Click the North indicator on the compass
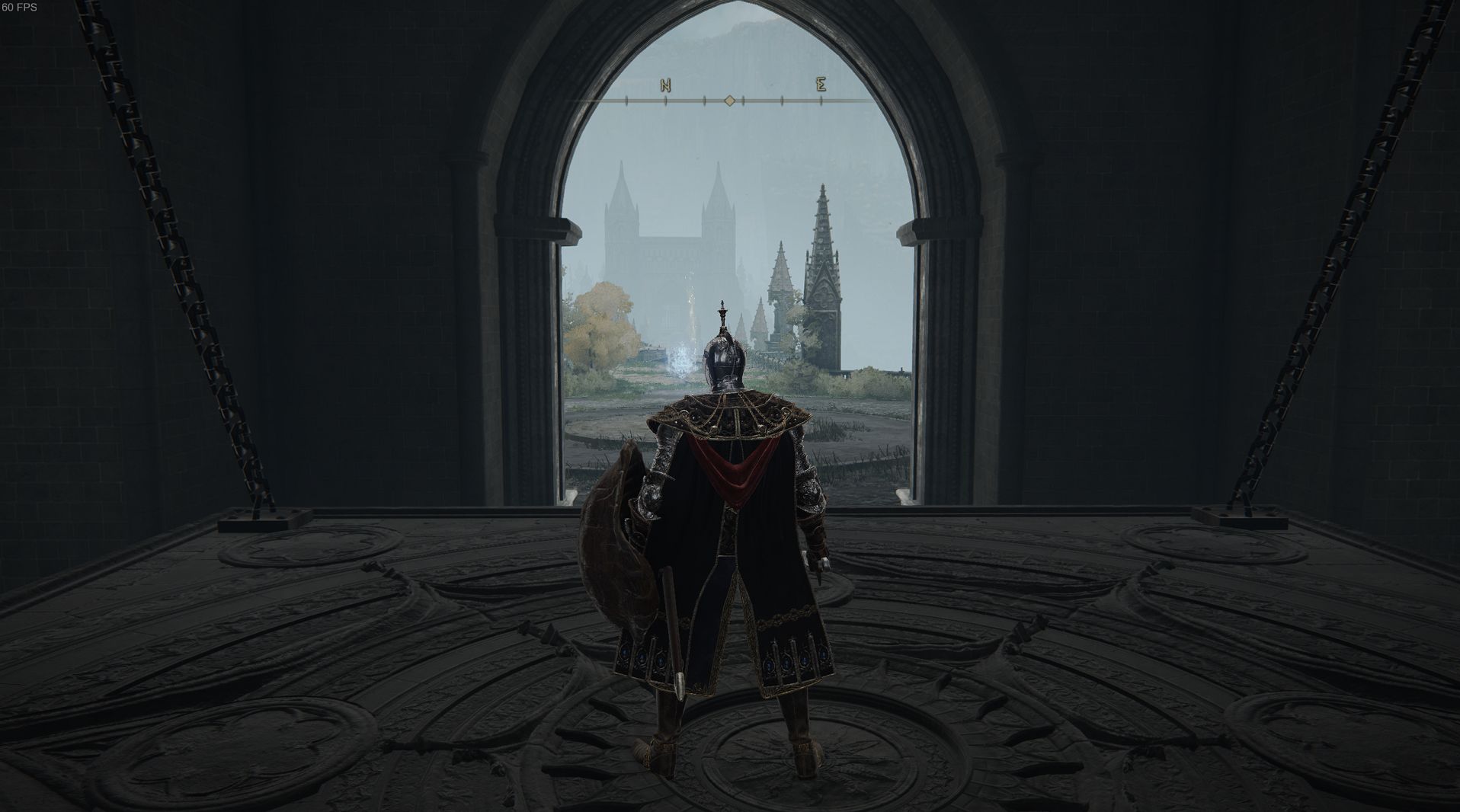The image size is (1460, 812). 665,85
